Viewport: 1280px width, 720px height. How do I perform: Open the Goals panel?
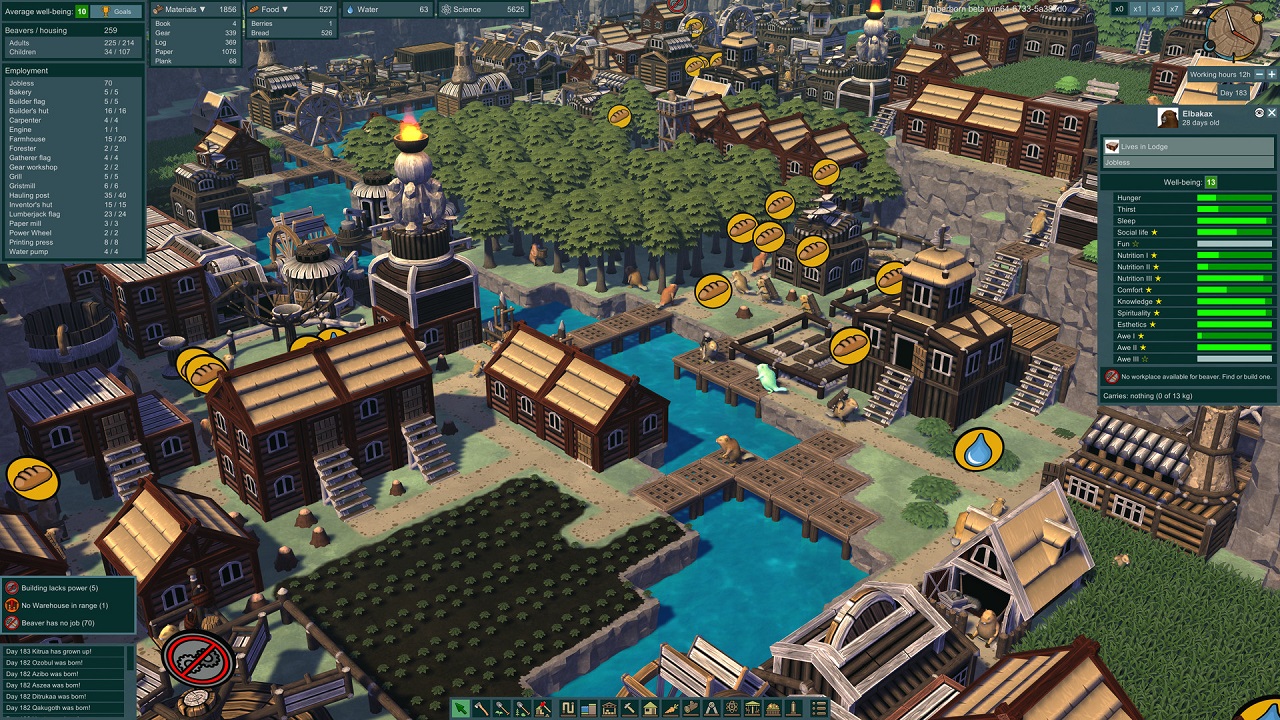point(117,11)
